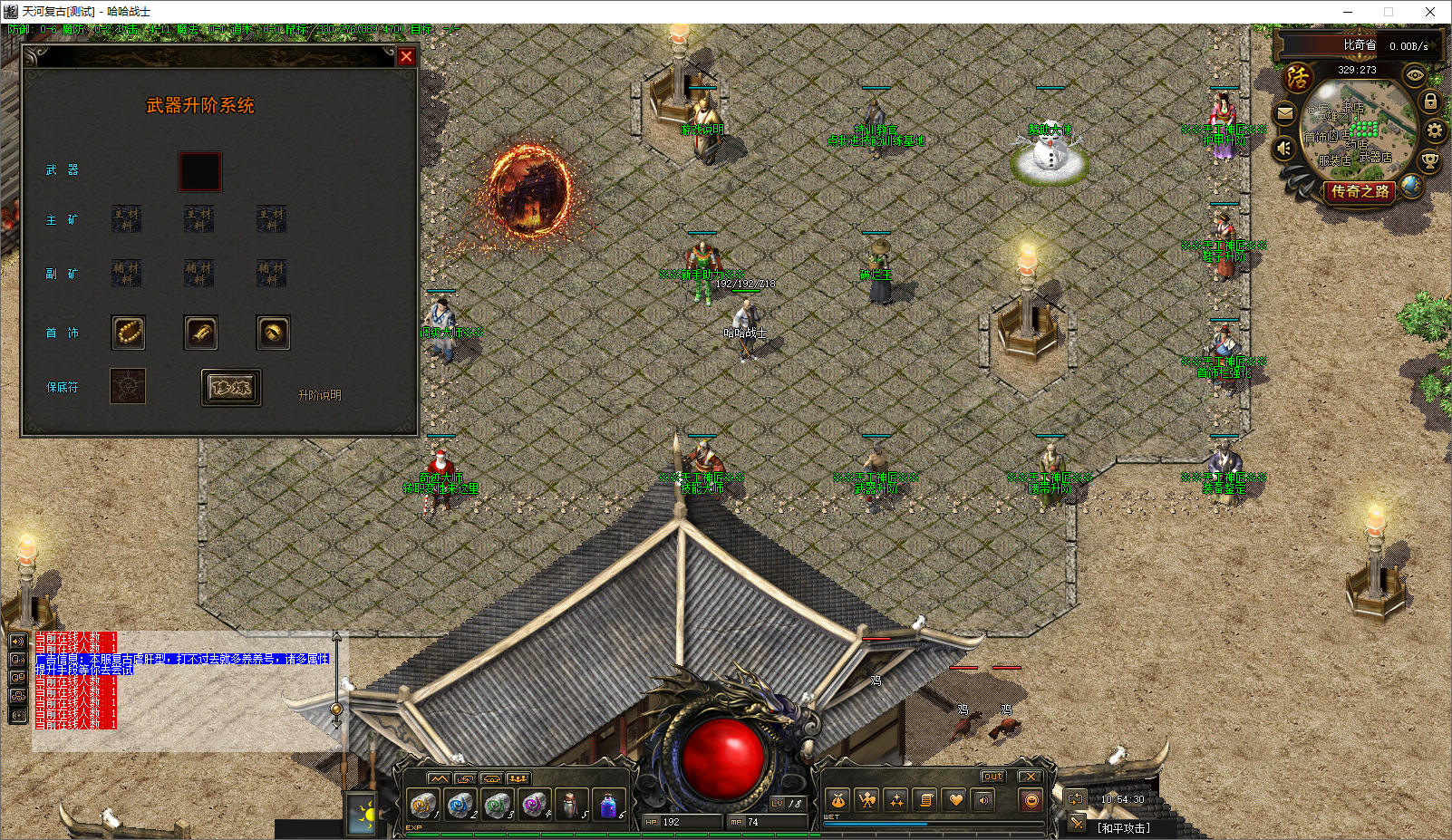1452x840 pixels.
Task: Select the bracelet jewelry slot
Action: click(200, 333)
